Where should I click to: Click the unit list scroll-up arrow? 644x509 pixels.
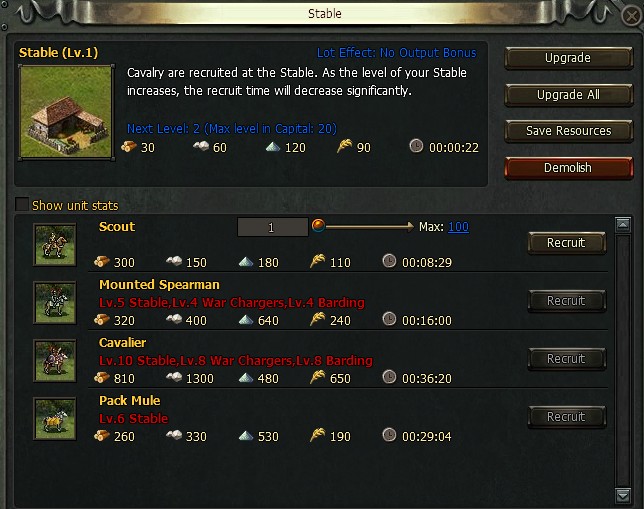[x=623, y=225]
